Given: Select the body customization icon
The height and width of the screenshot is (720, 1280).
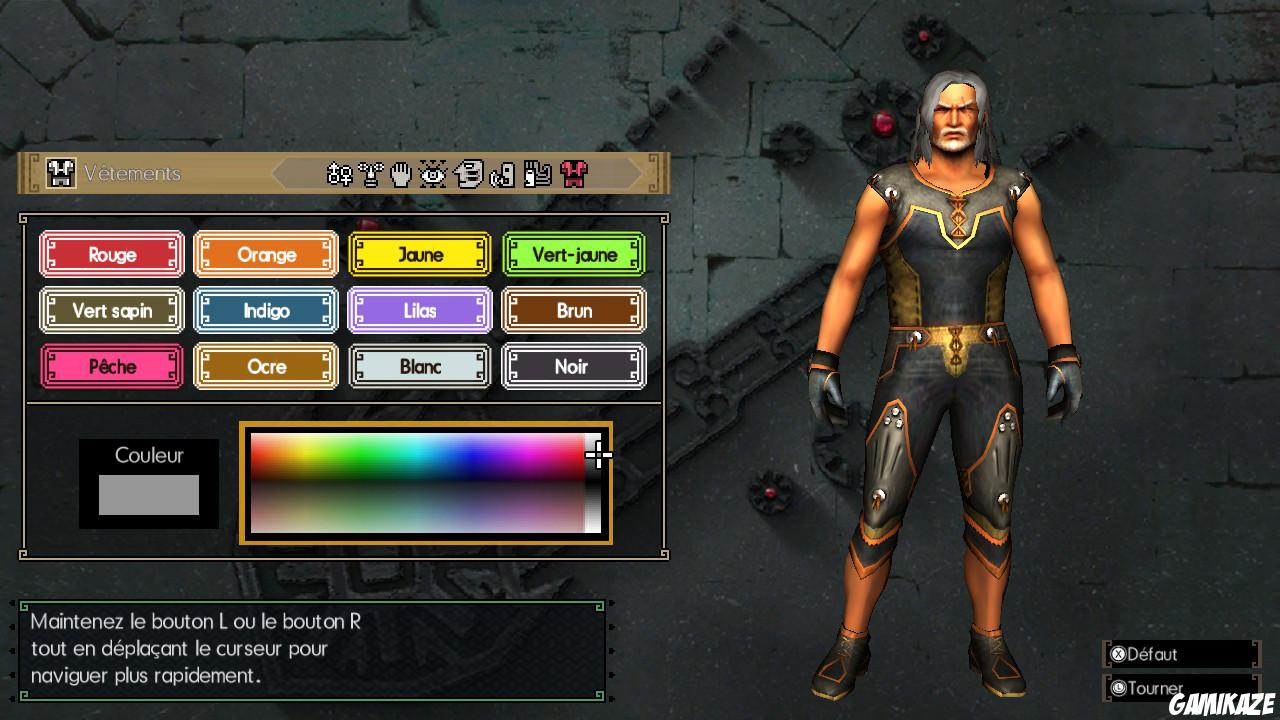Looking at the screenshot, I should tap(340, 175).
